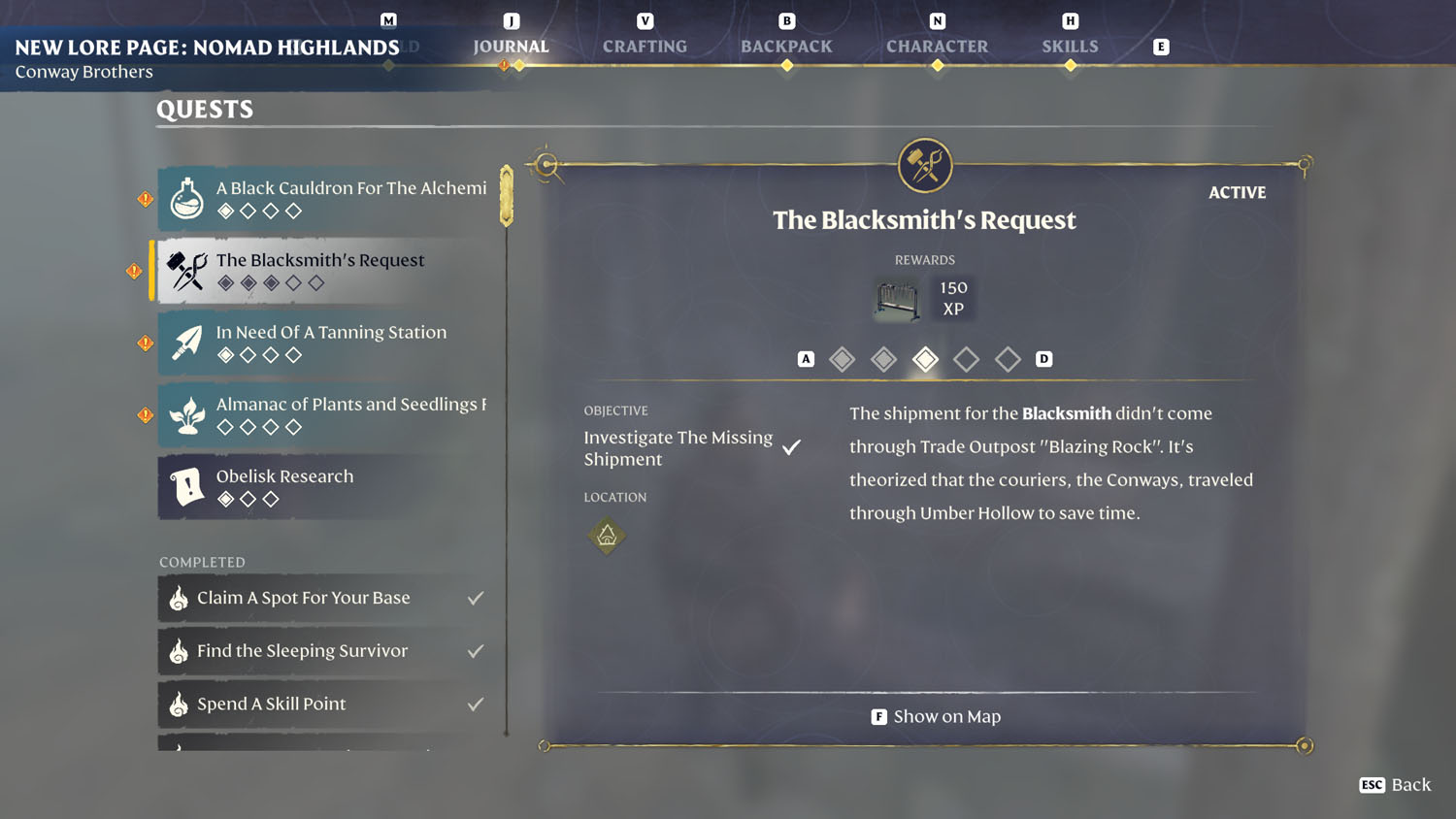
Task: Click the checkmark on Find the Sleeping Survivor
Action: pos(475,650)
